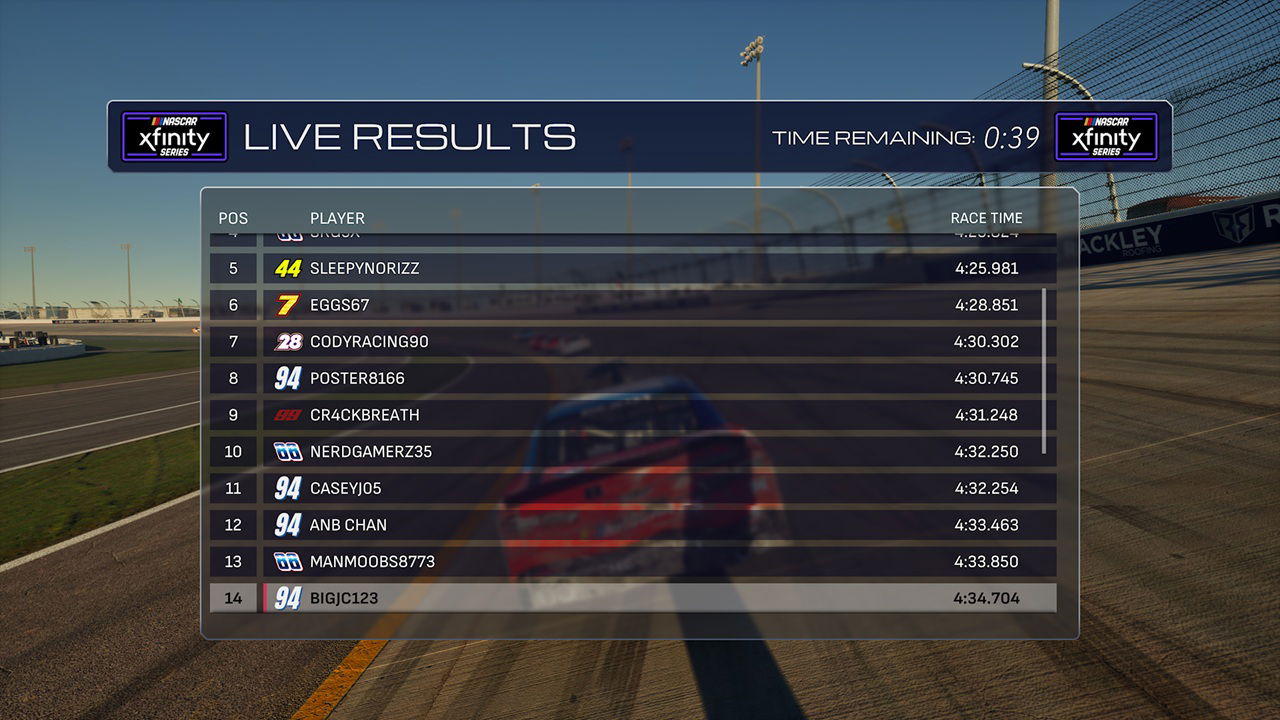
Task: Click the results list scrollbar
Action: [1044, 371]
